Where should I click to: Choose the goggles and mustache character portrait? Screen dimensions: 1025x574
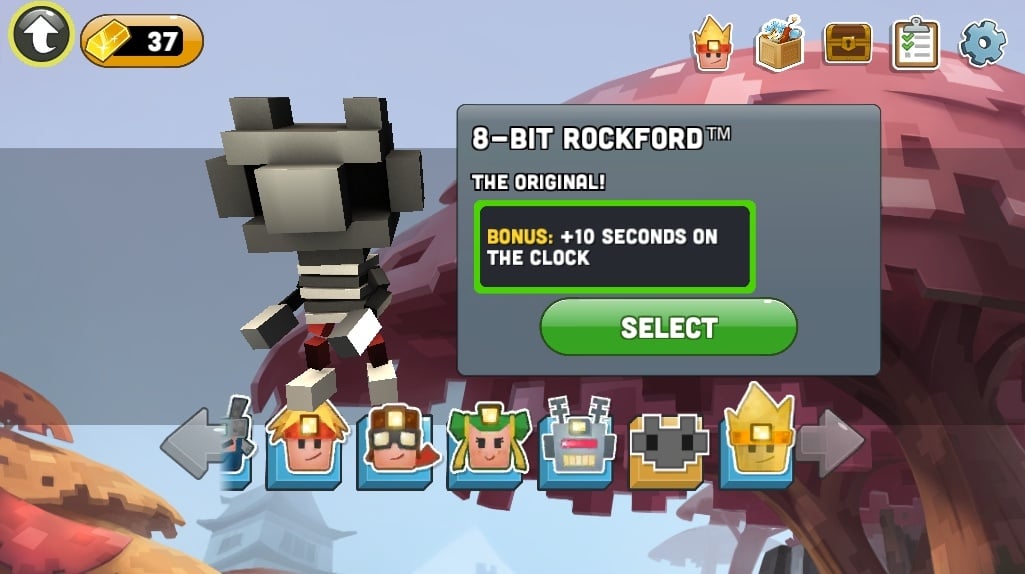pos(396,446)
